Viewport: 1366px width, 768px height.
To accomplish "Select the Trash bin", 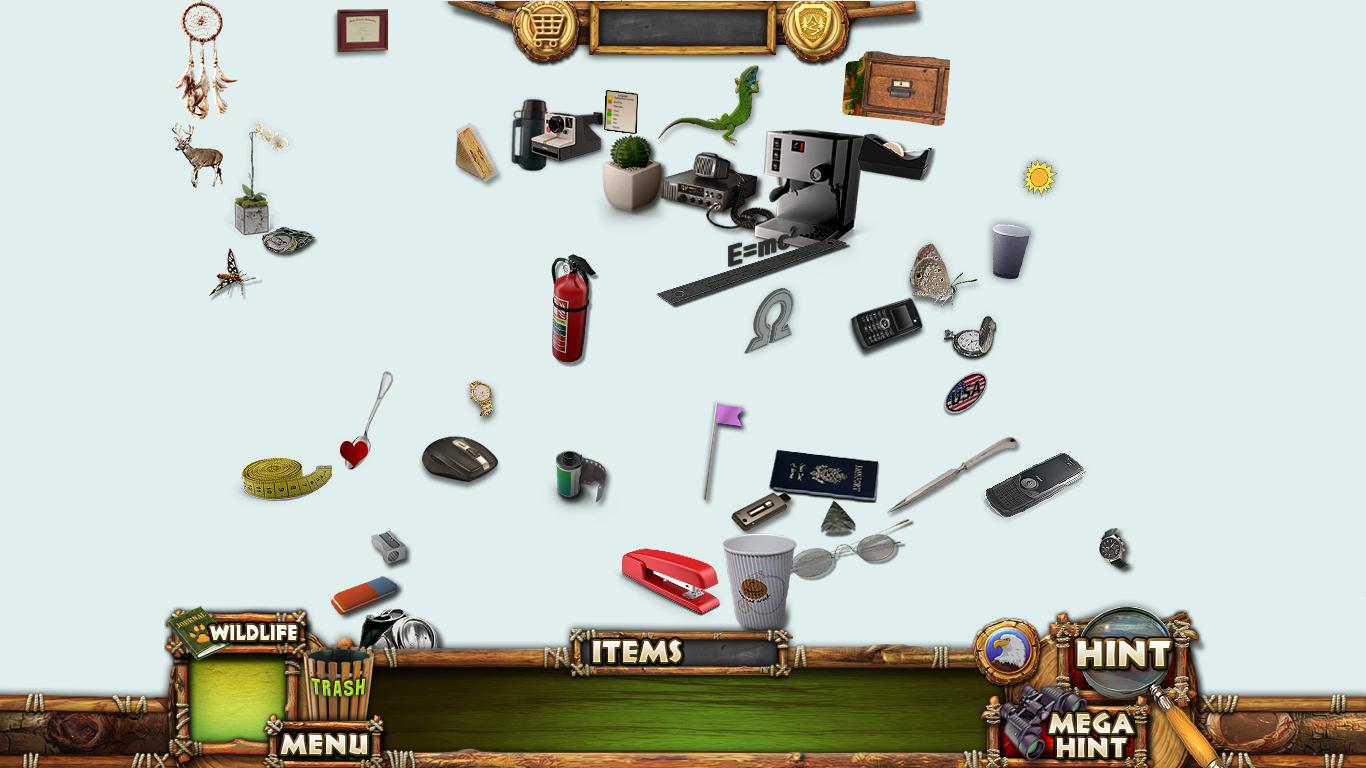I will point(337,685).
